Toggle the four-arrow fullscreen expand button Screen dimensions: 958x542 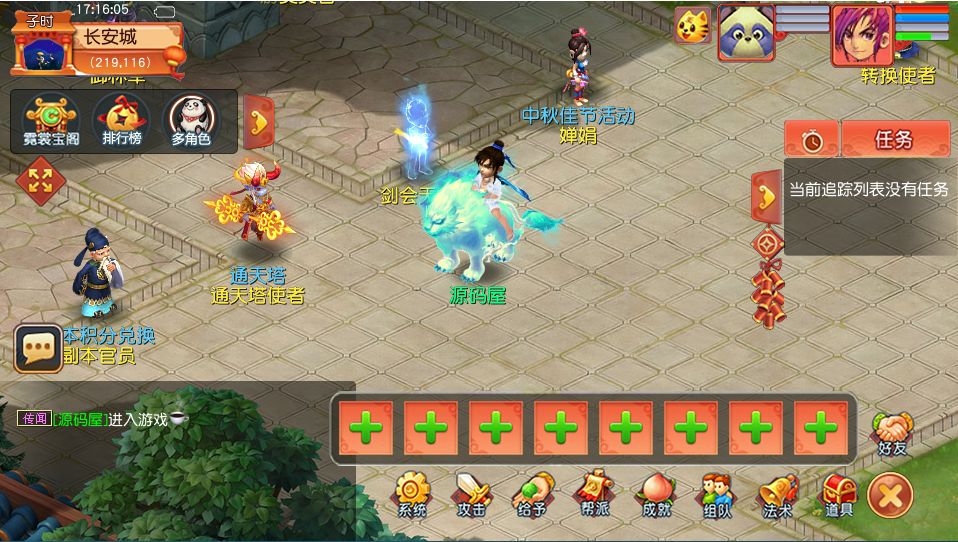coord(40,181)
